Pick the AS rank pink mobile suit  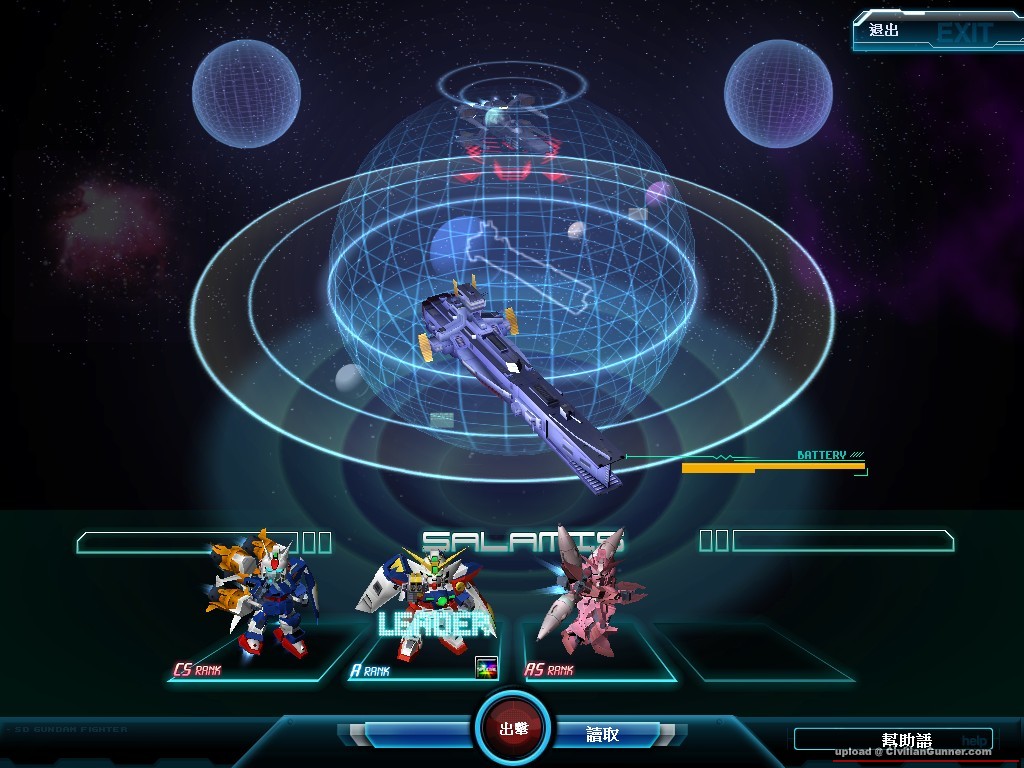(588, 597)
